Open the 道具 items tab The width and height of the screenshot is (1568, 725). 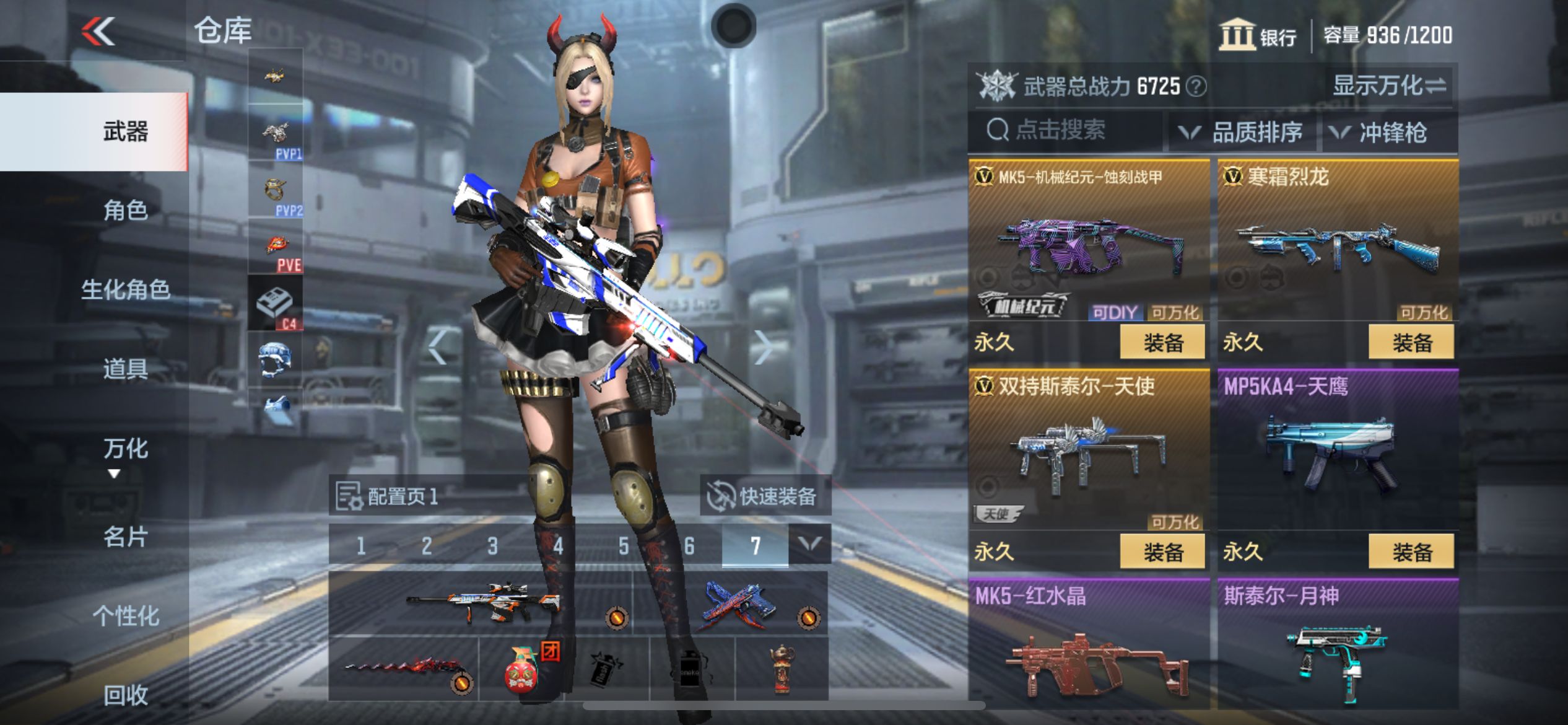click(x=126, y=369)
